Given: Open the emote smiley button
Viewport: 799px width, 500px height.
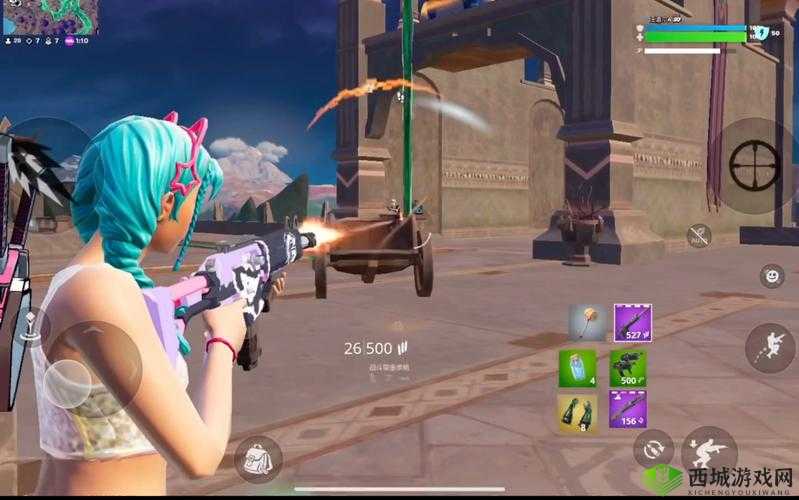Looking at the screenshot, I should pos(771,276).
